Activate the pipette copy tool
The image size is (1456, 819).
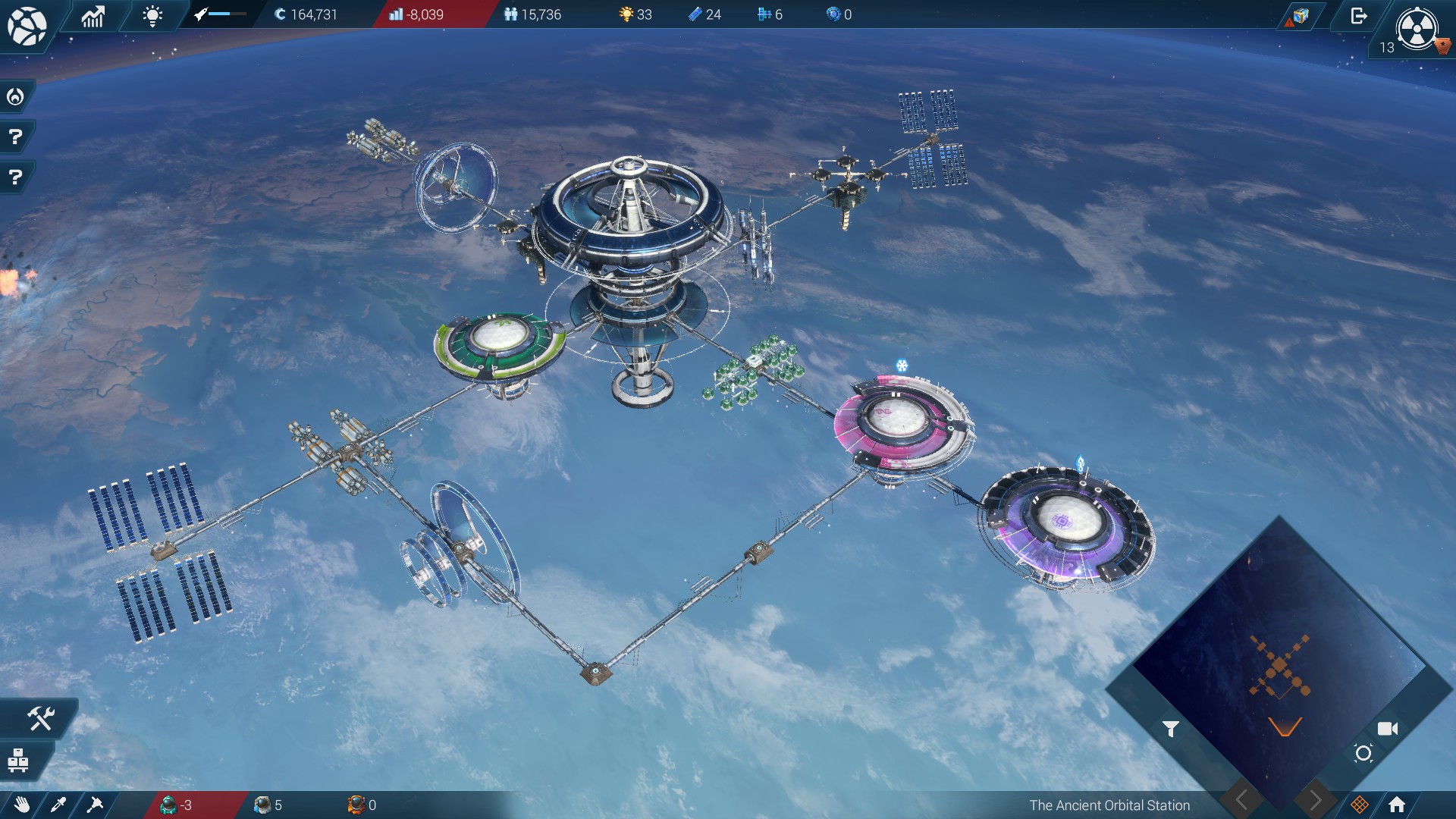tap(58, 805)
